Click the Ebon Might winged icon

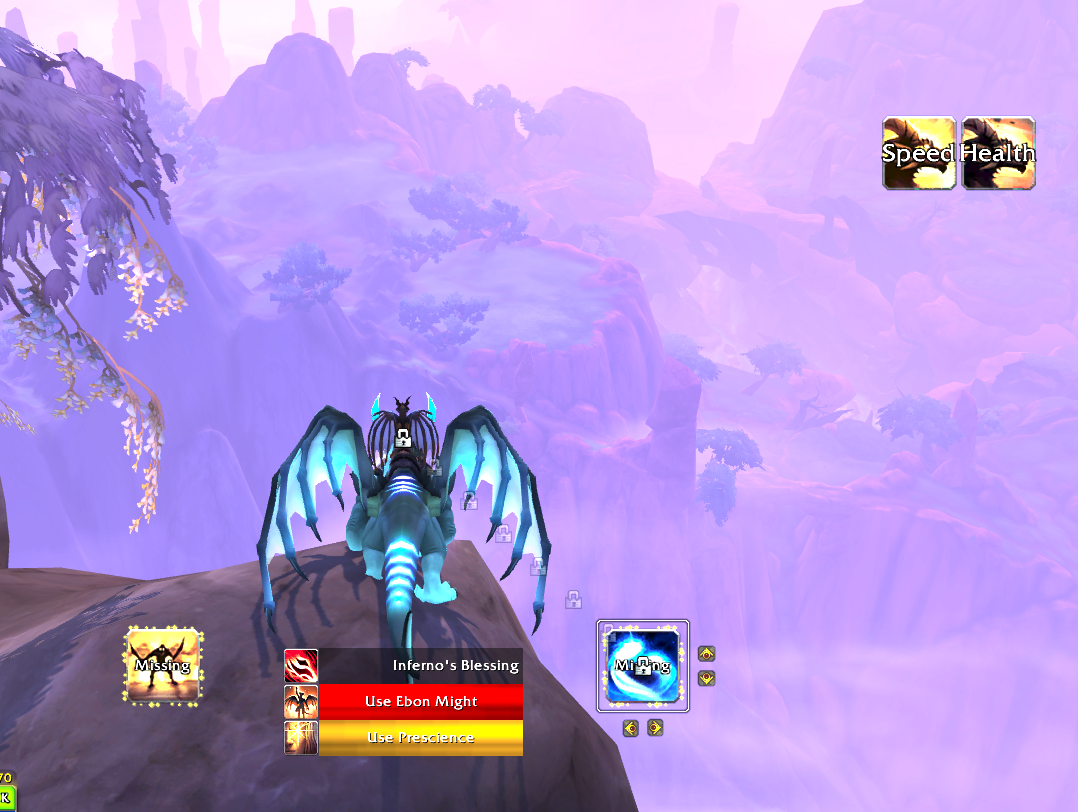coord(301,701)
